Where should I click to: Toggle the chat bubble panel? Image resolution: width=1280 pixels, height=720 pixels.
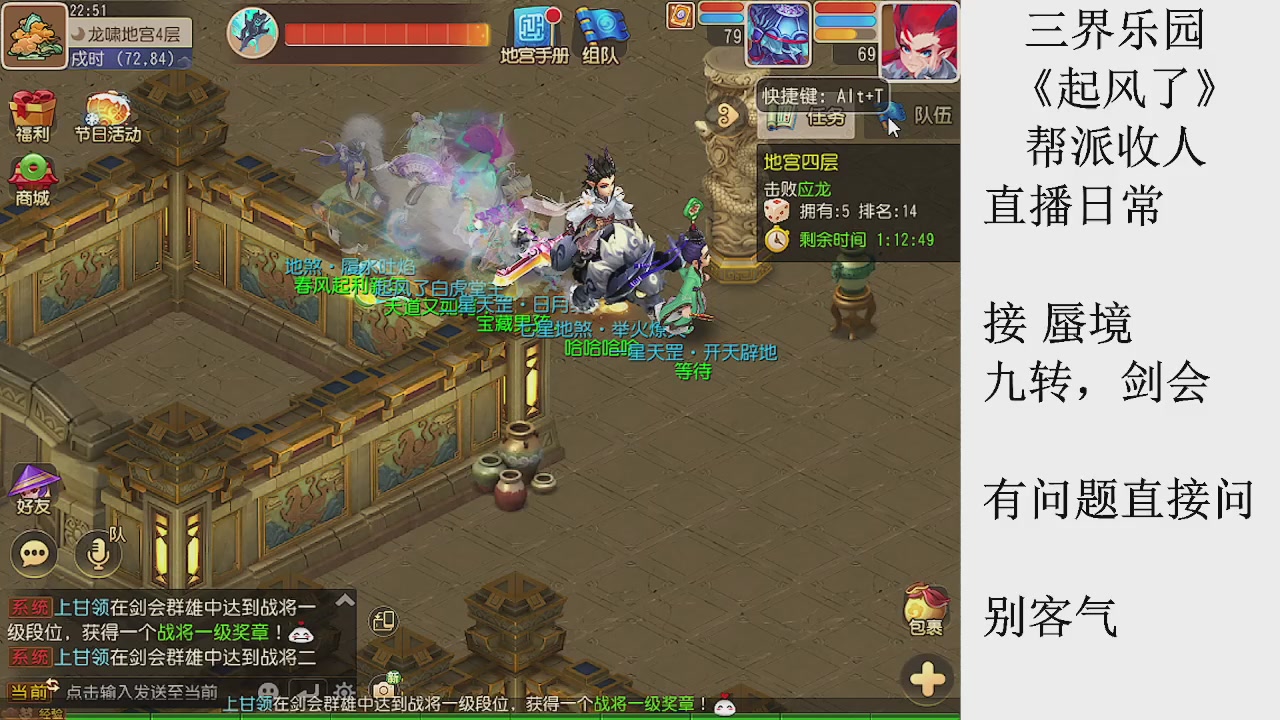(33, 553)
